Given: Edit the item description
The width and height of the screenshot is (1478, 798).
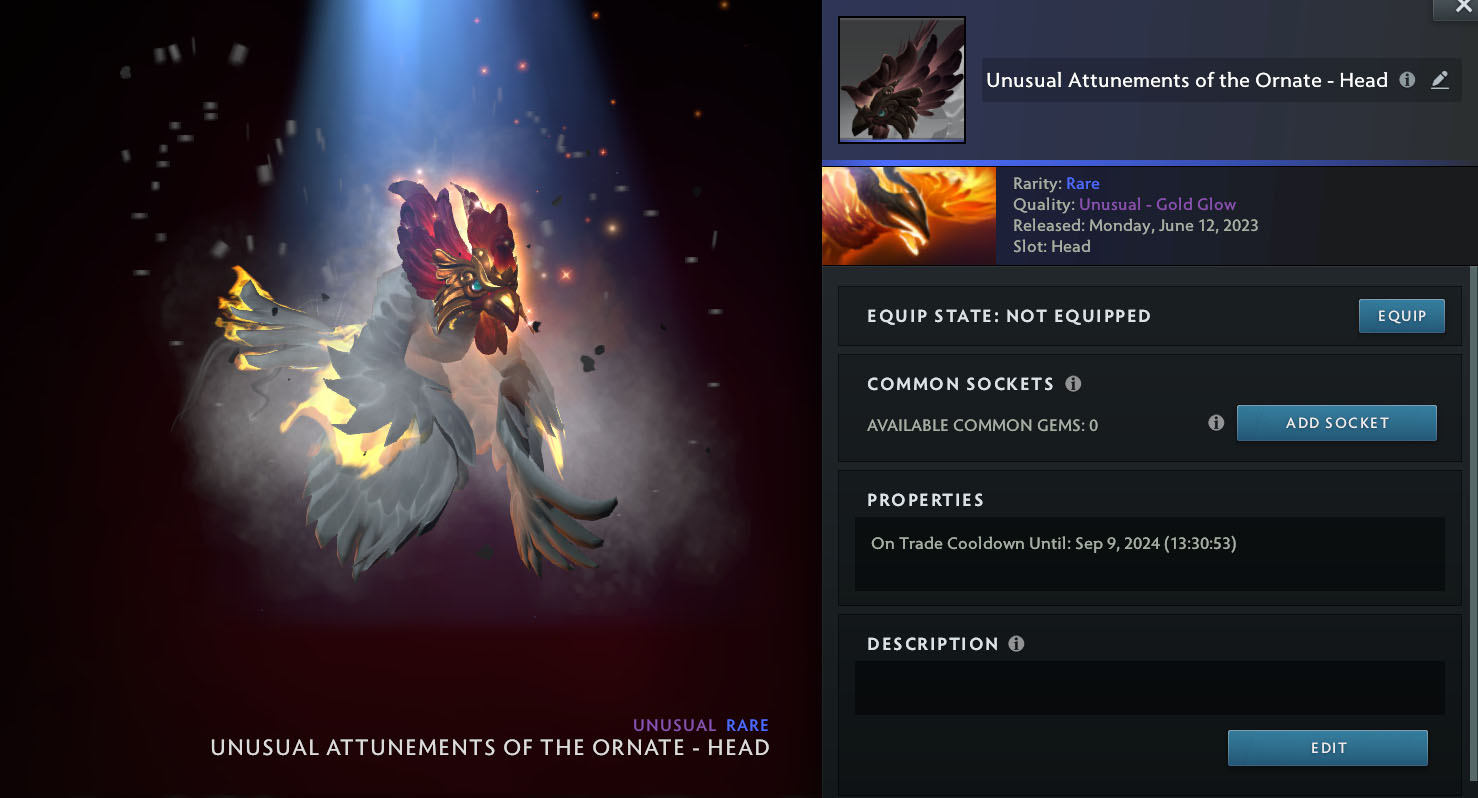Looking at the screenshot, I should coord(1327,748).
